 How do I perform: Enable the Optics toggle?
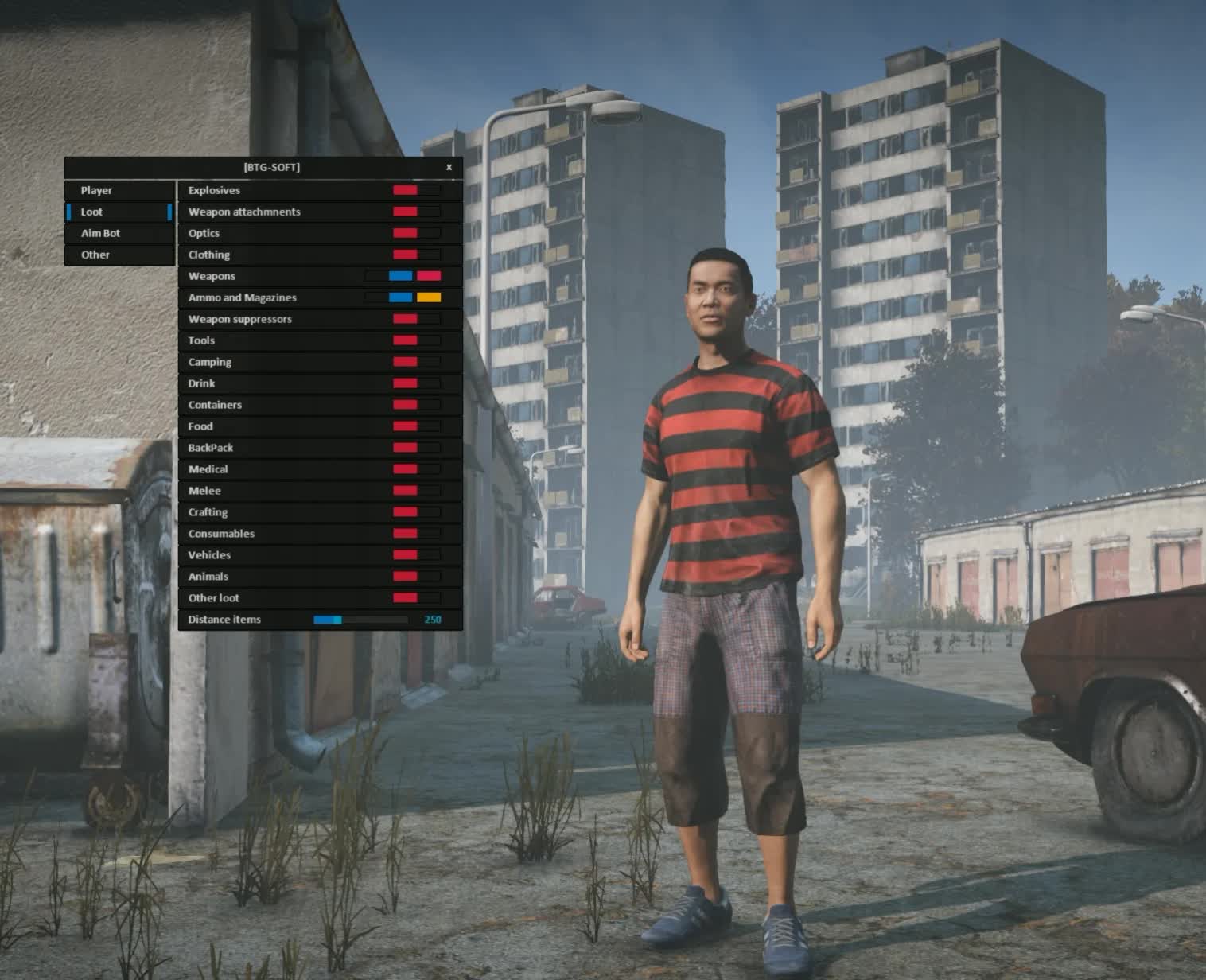[416, 234]
